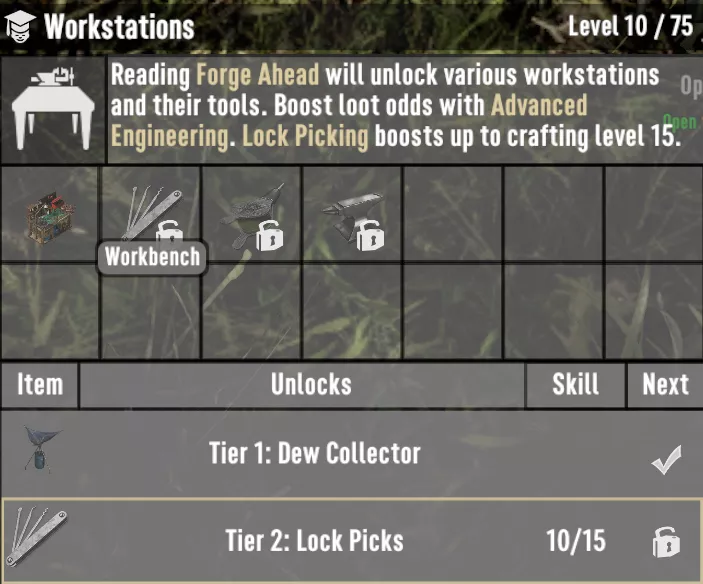The width and height of the screenshot is (703, 584).
Task: Click the Unlocks column header
Action: coord(311,385)
